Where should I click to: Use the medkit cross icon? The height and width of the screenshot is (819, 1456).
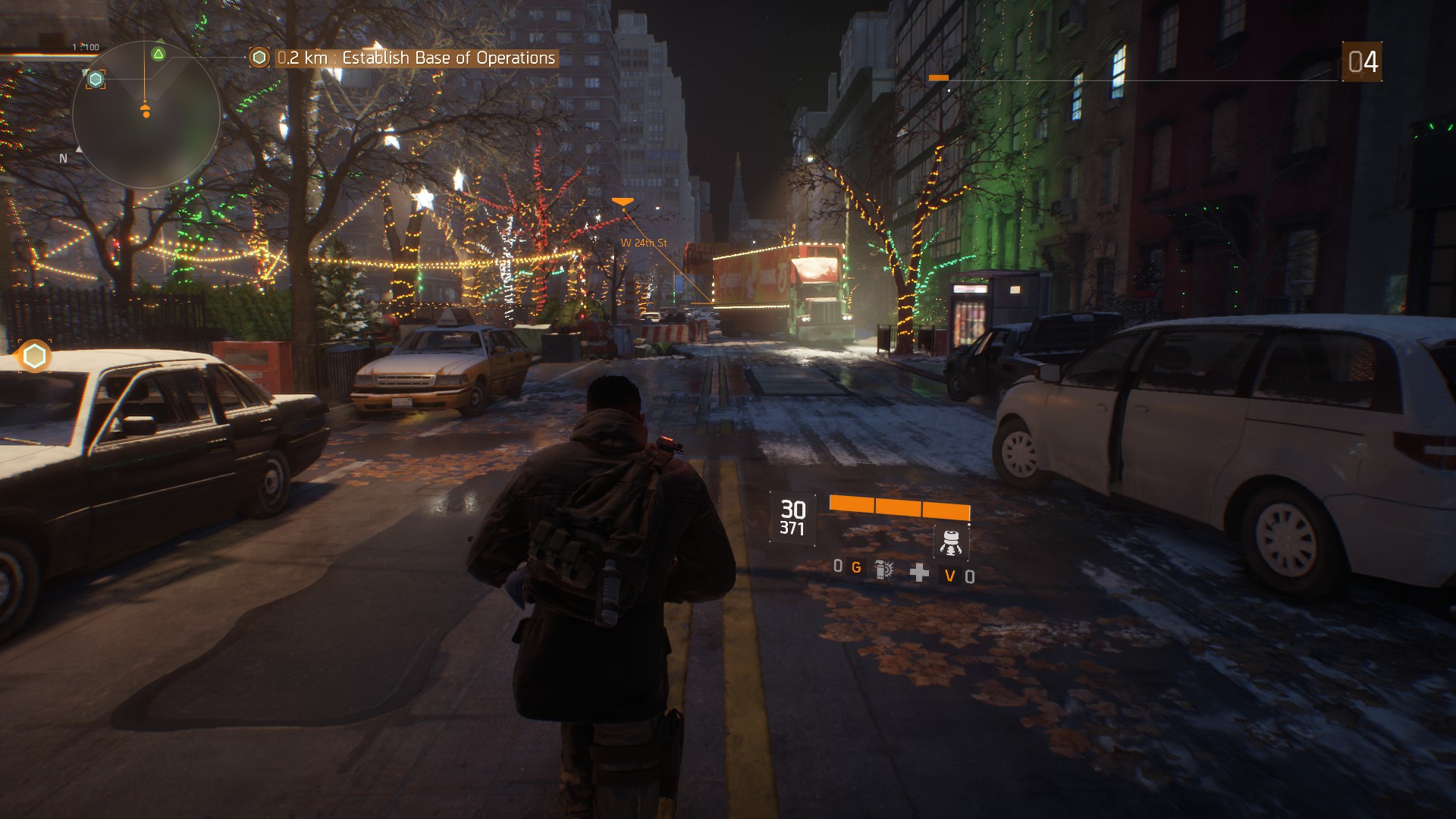[919, 573]
